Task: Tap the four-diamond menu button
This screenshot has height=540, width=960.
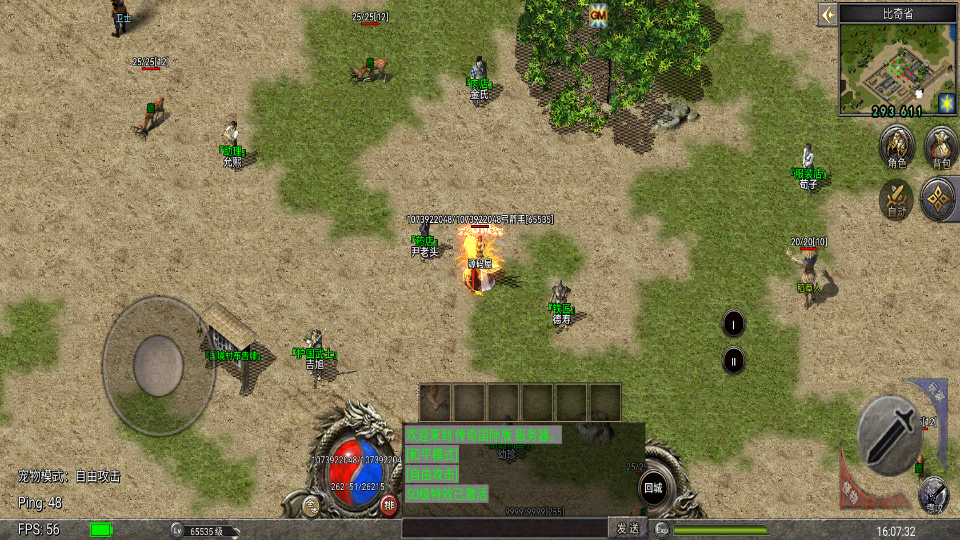Action: [939, 198]
